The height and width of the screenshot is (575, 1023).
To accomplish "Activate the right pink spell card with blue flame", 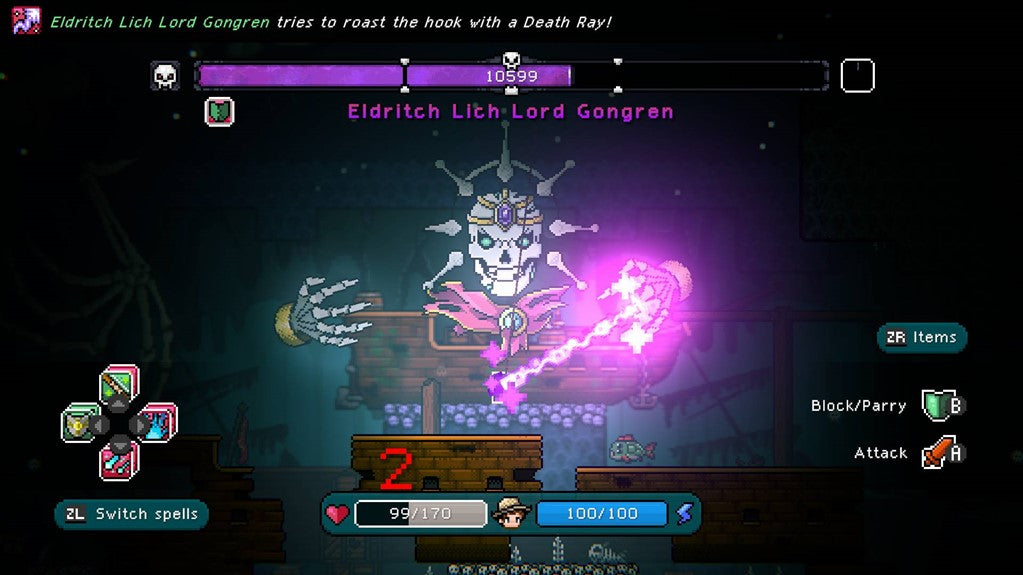I will (x=157, y=423).
